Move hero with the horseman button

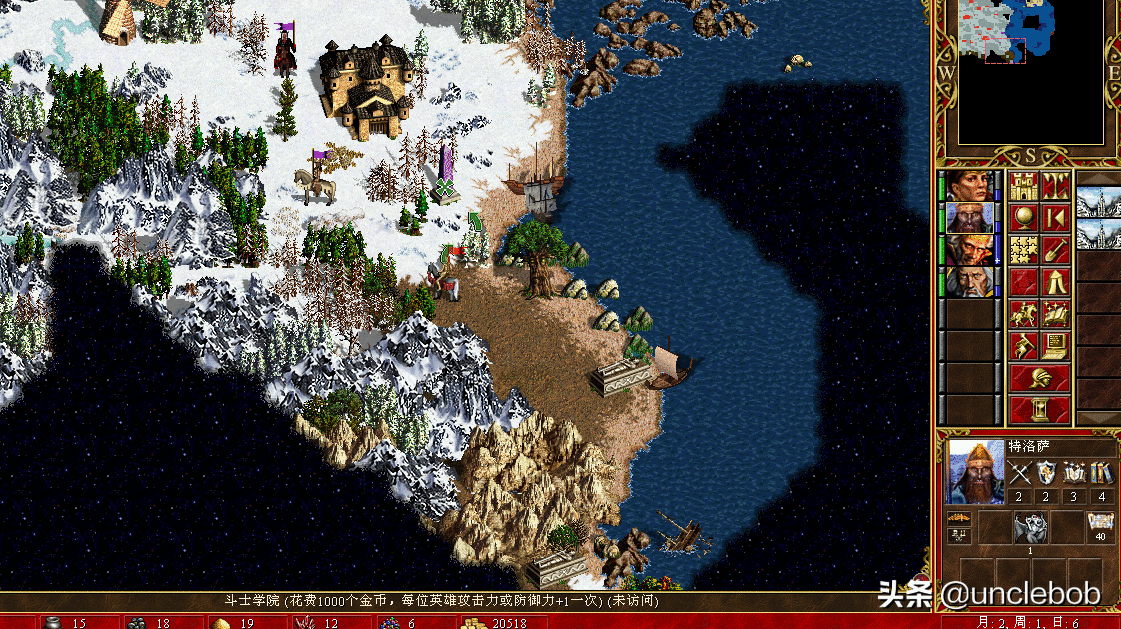1023,314
